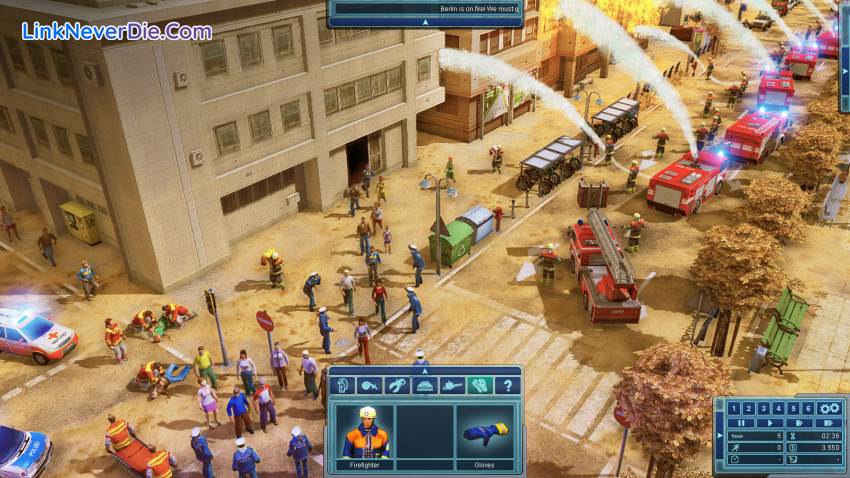Activate the first command icon with the head

tap(342, 385)
